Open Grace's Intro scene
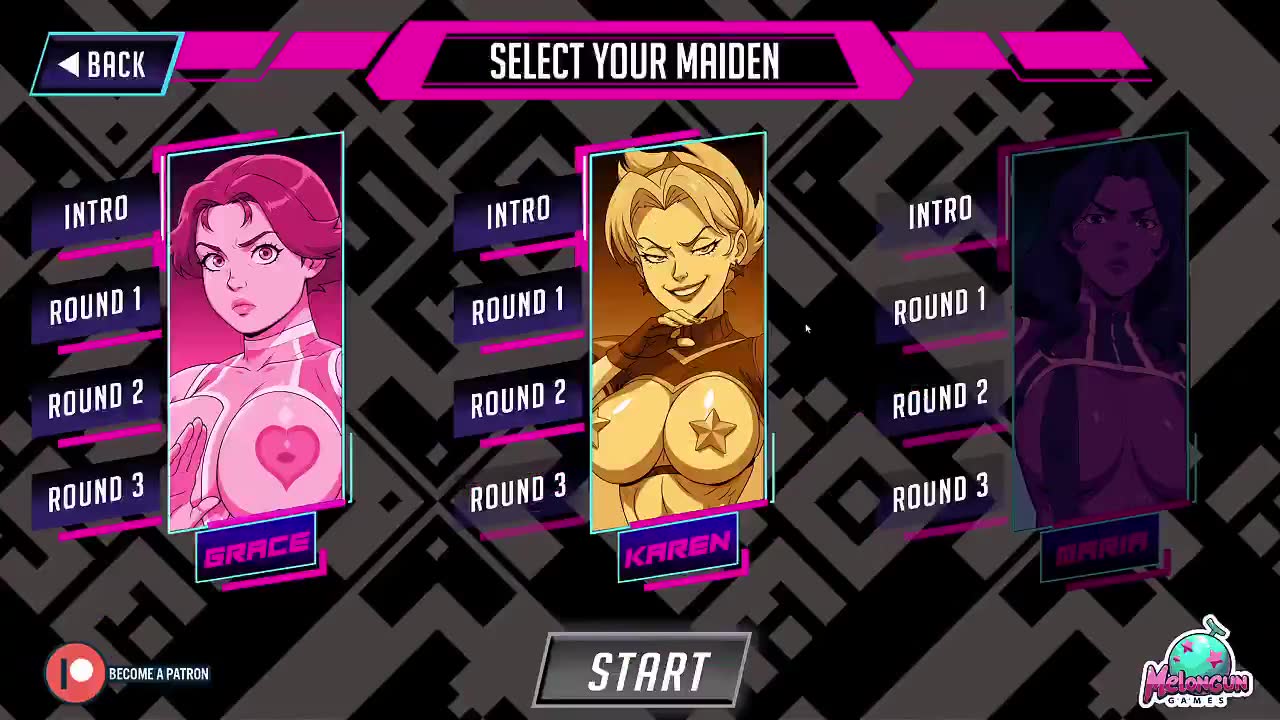Image resolution: width=1280 pixels, height=720 pixels. [96, 213]
